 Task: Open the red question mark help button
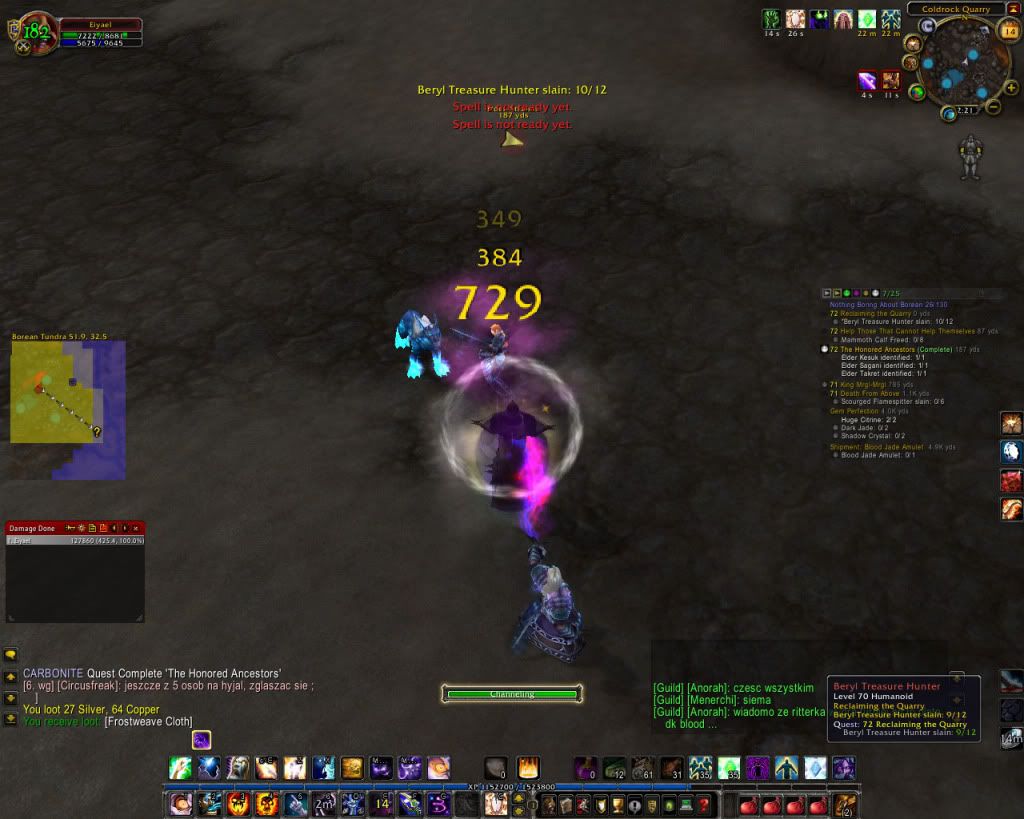705,804
